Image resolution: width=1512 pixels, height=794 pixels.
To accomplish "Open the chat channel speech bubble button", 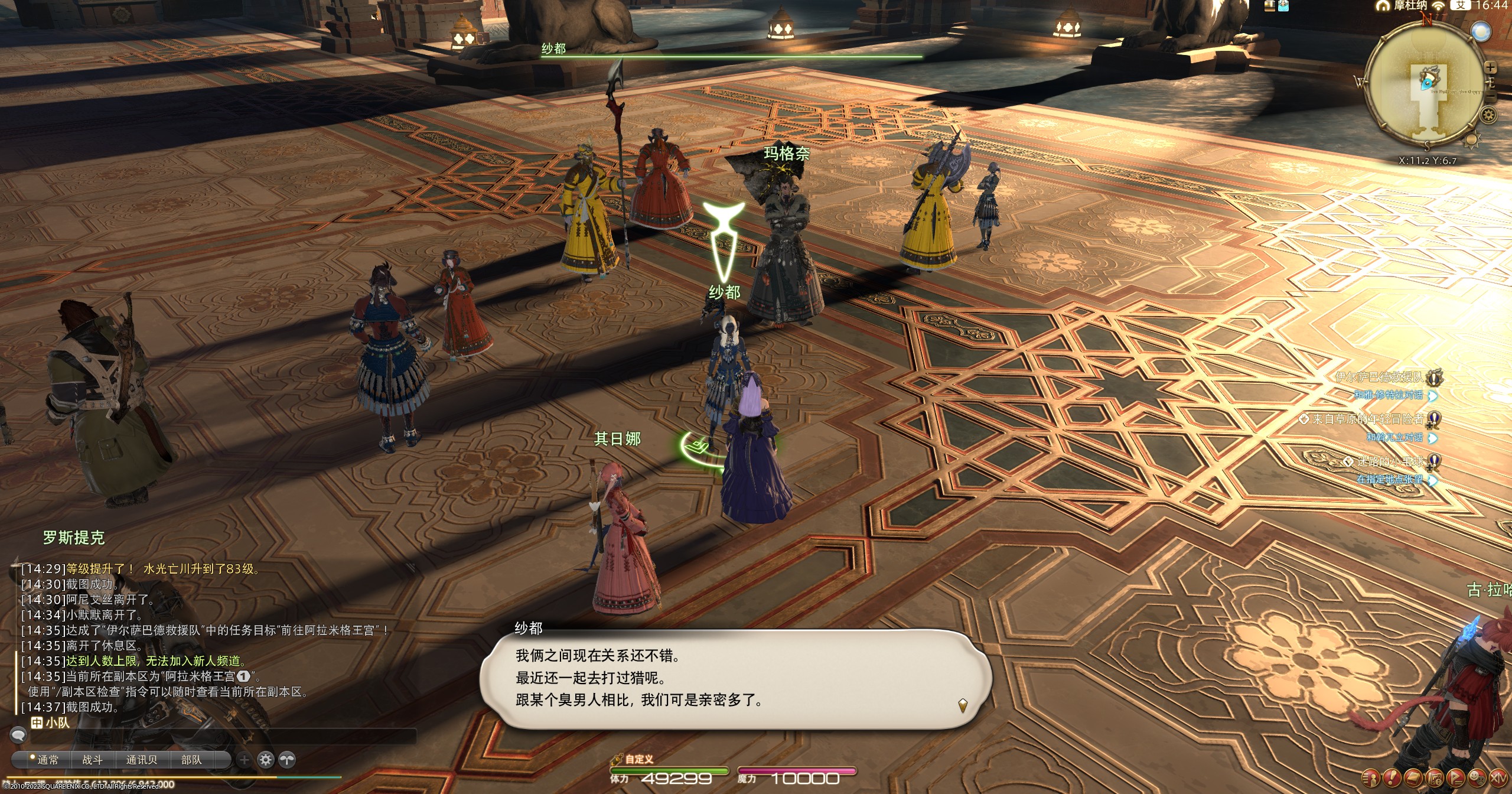I will pos(19,736).
